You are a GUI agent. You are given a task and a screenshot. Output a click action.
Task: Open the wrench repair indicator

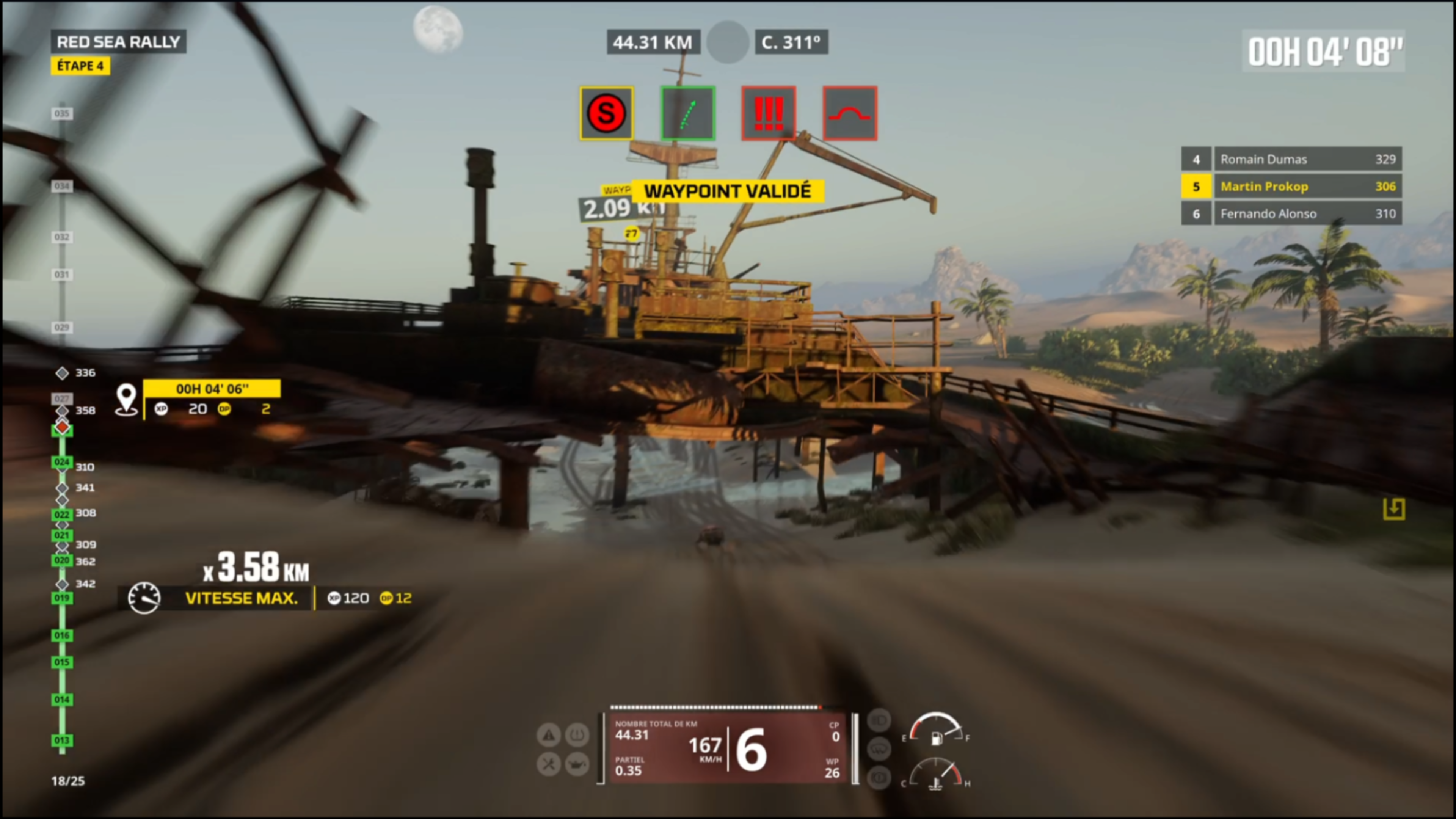pyautogui.click(x=548, y=764)
